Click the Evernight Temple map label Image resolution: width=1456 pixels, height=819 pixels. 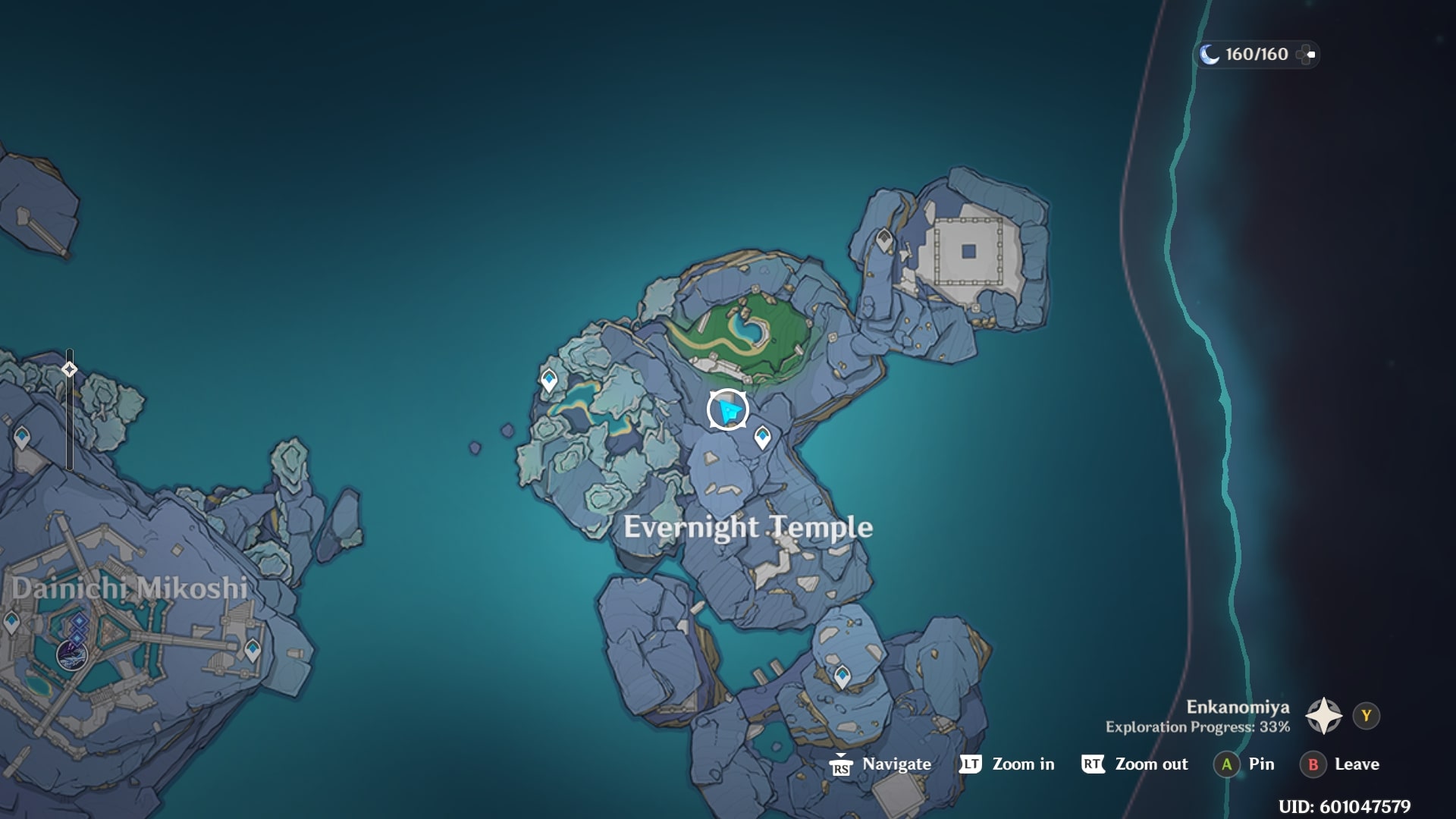(749, 526)
